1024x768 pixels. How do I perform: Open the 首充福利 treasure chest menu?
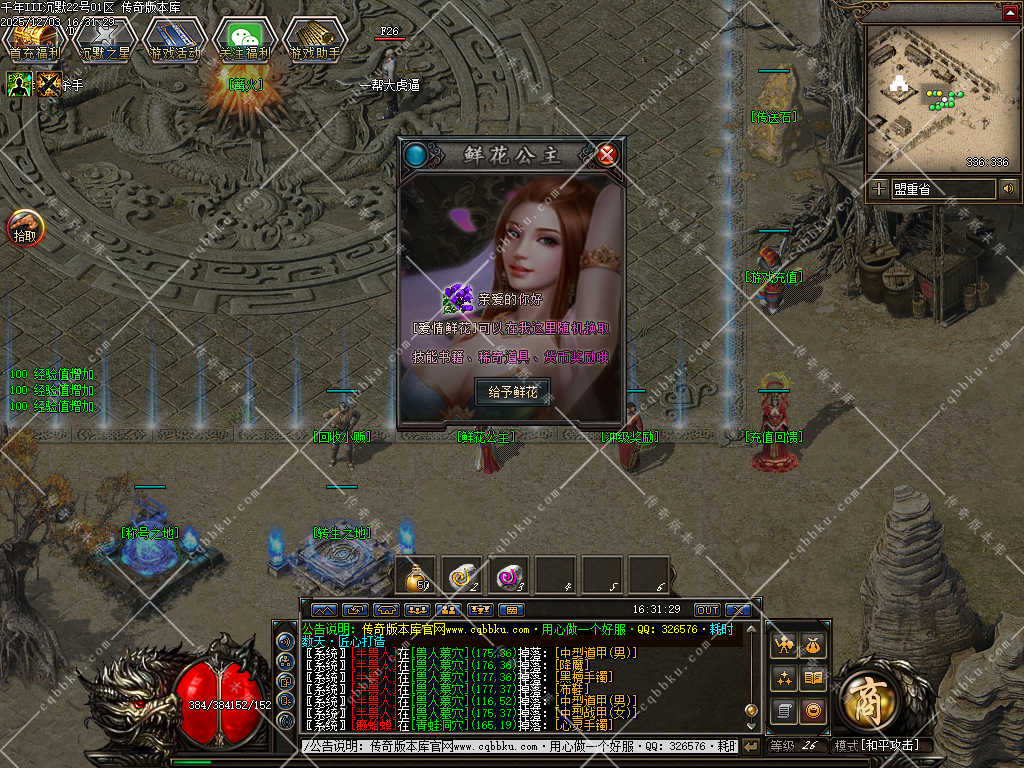click(x=35, y=40)
